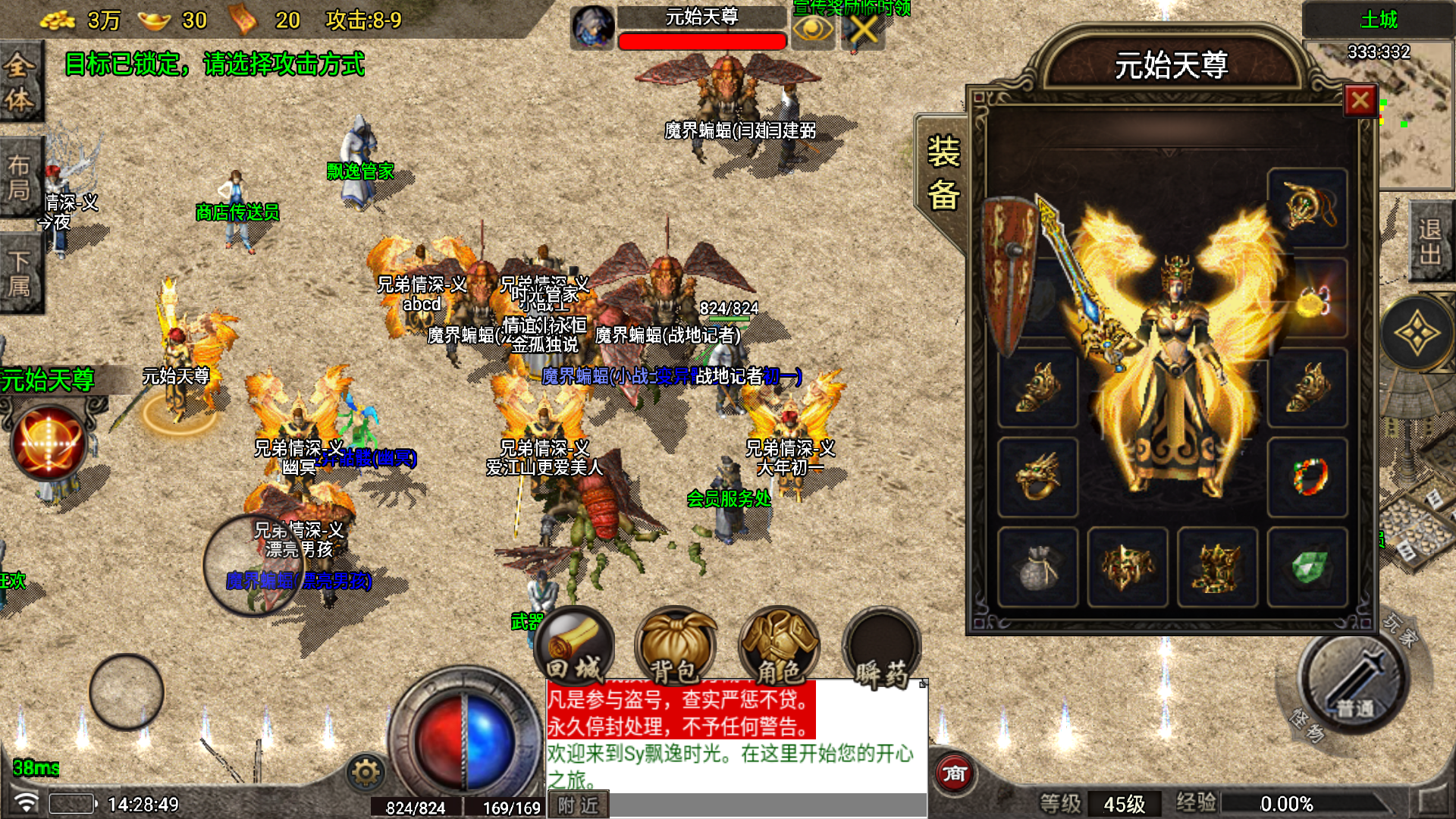Select the 全体 command button

point(20,82)
